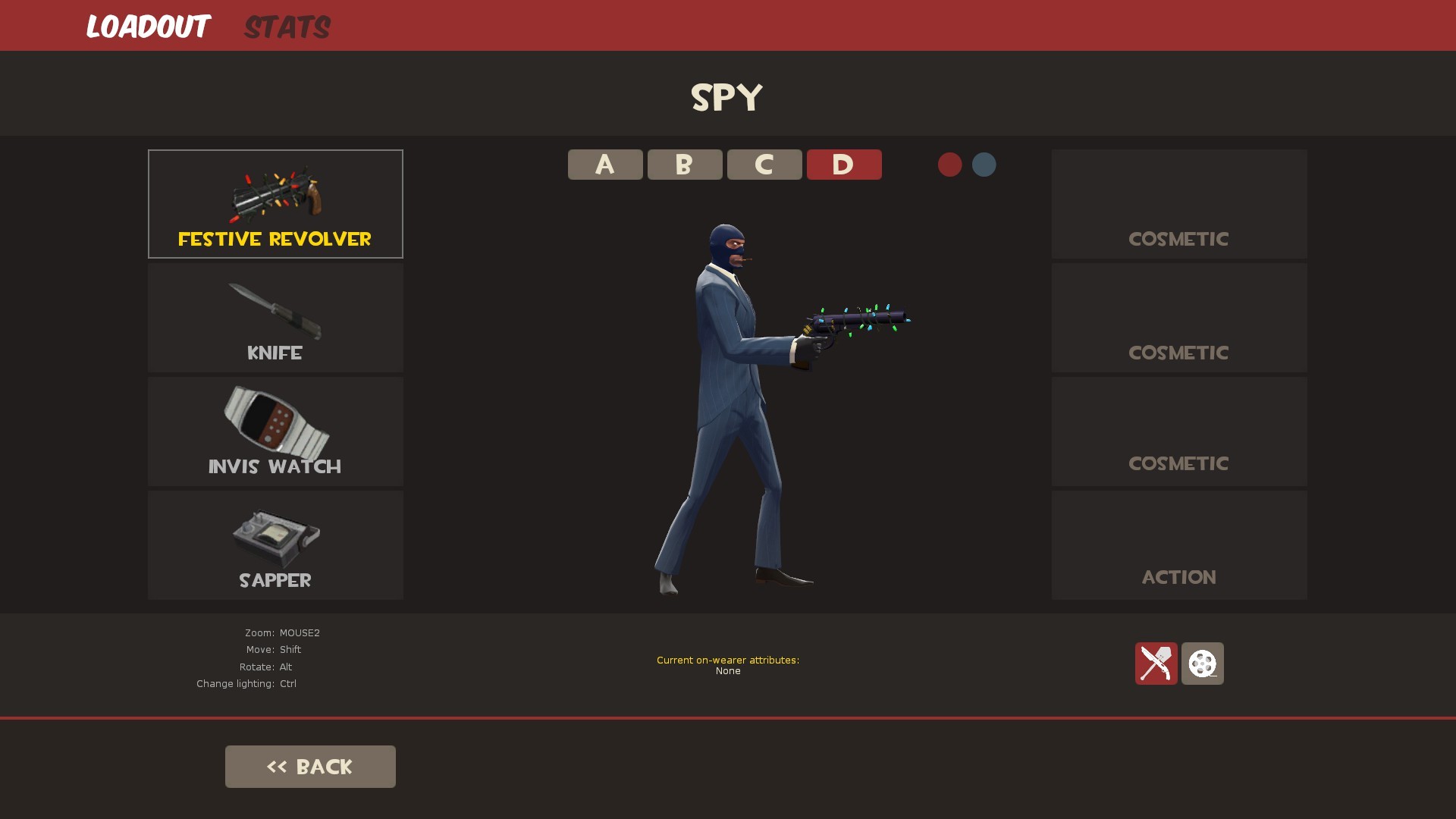This screenshot has width=1456, height=819.
Task: Open the second Cosmetic slot
Action: tap(1178, 317)
